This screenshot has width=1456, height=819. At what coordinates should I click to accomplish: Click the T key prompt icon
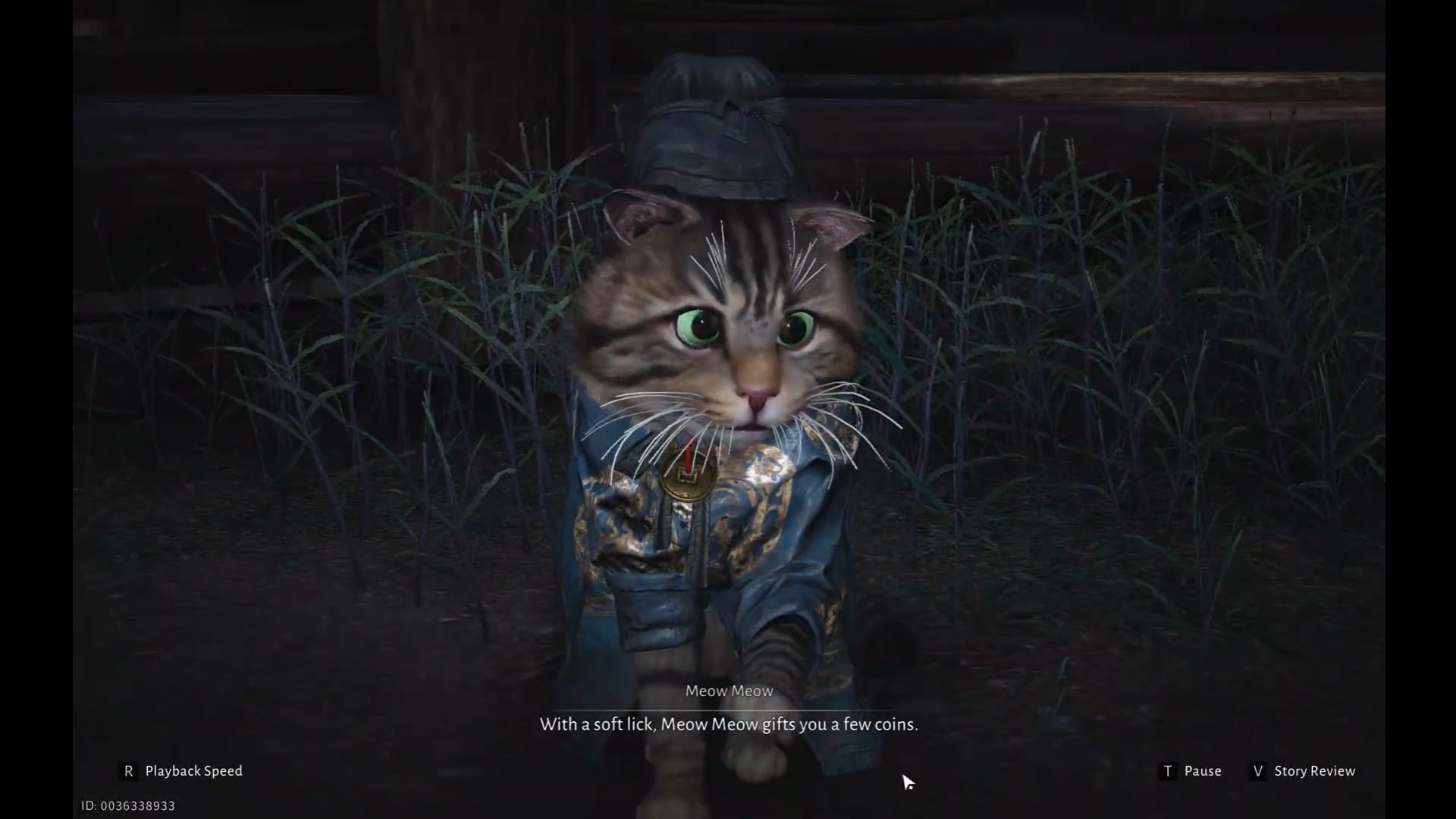[x=1168, y=770]
